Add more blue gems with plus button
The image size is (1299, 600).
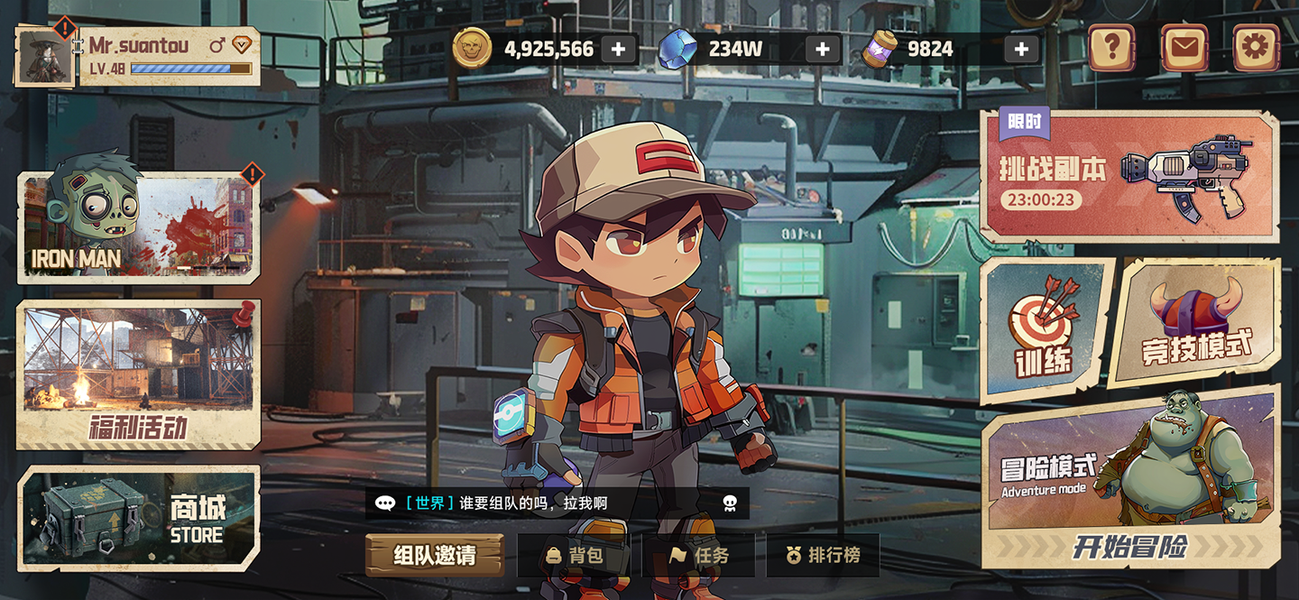[822, 49]
